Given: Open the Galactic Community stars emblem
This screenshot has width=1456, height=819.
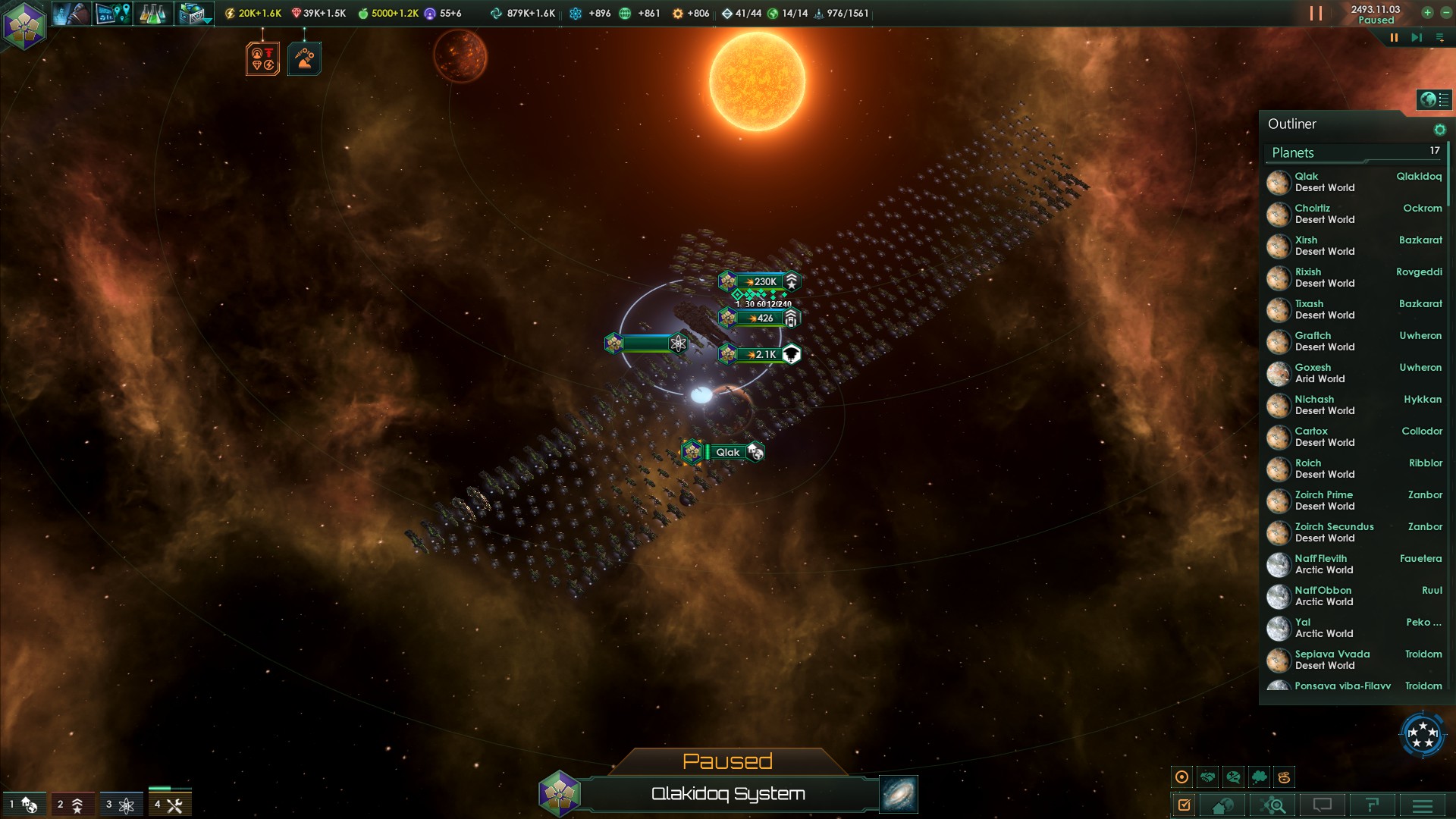Looking at the screenshot, I should (x=1423, y=734).
